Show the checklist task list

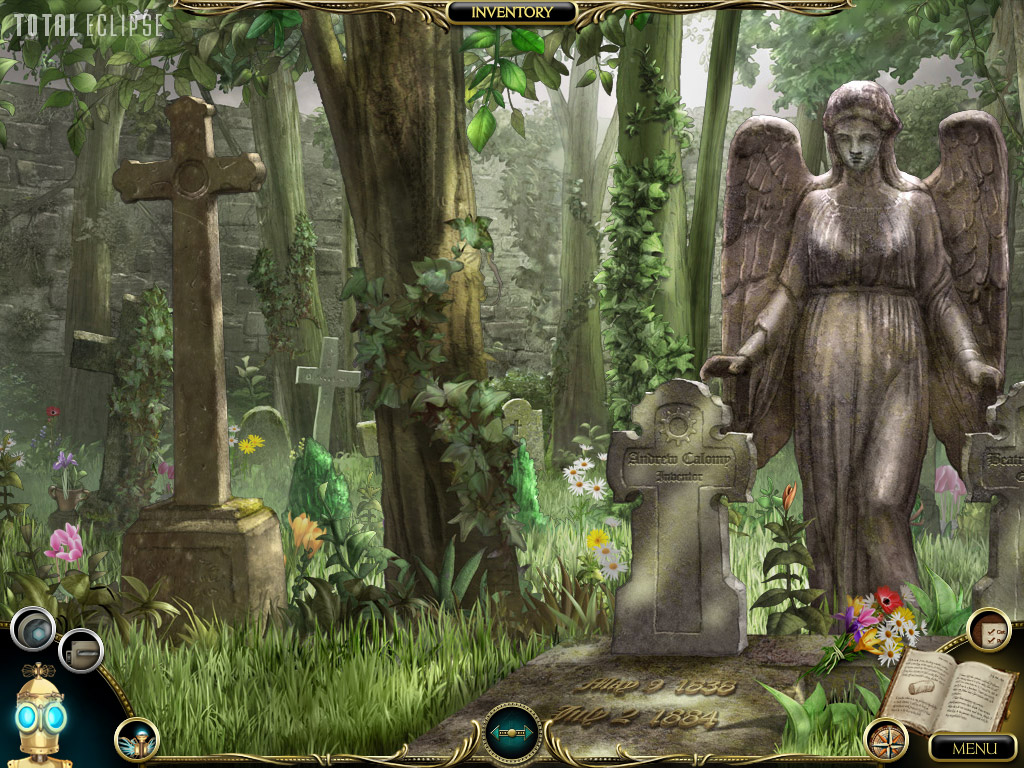pos(988,629)
